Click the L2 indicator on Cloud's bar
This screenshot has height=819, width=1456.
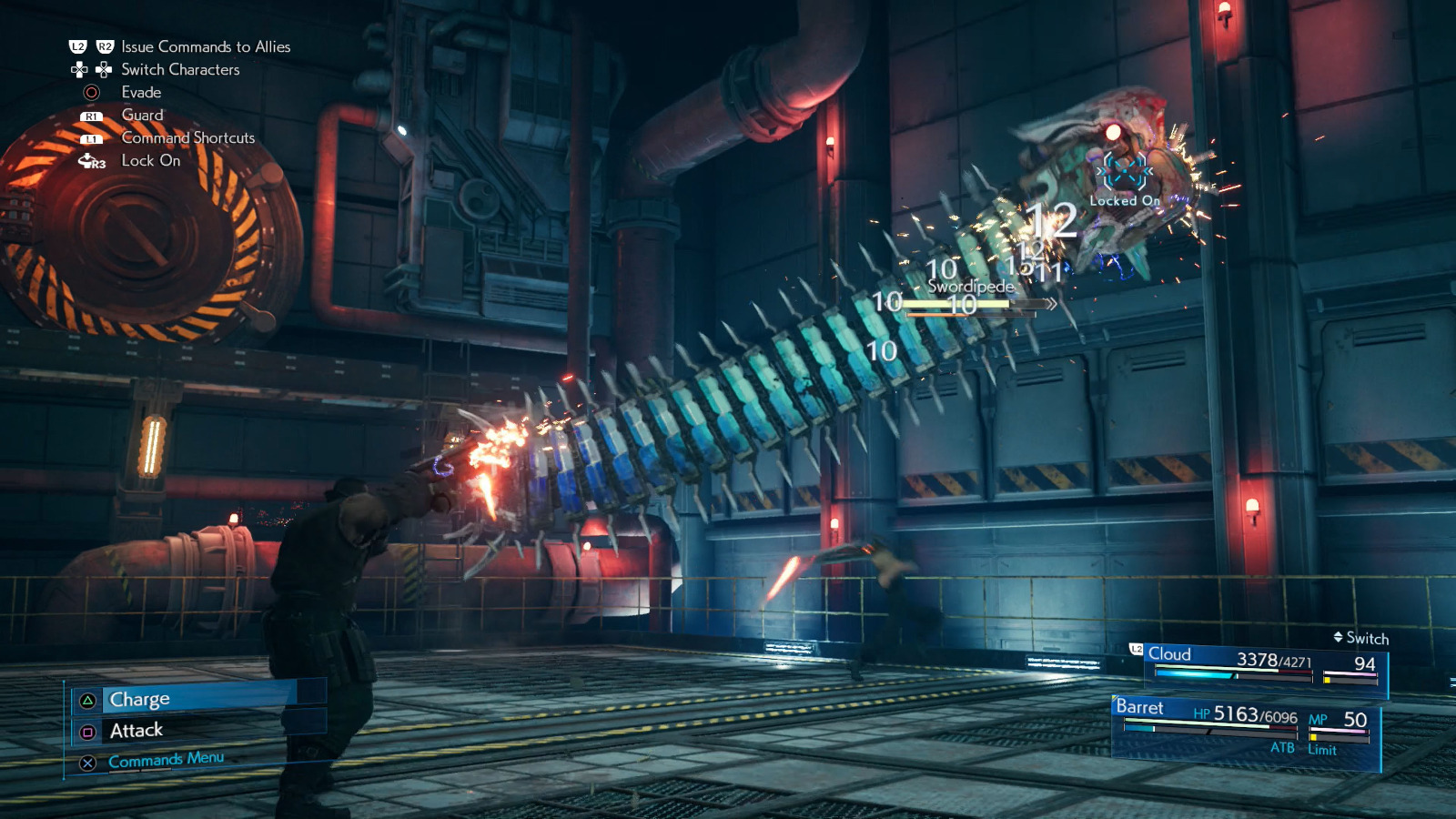tap(1135, 651)
